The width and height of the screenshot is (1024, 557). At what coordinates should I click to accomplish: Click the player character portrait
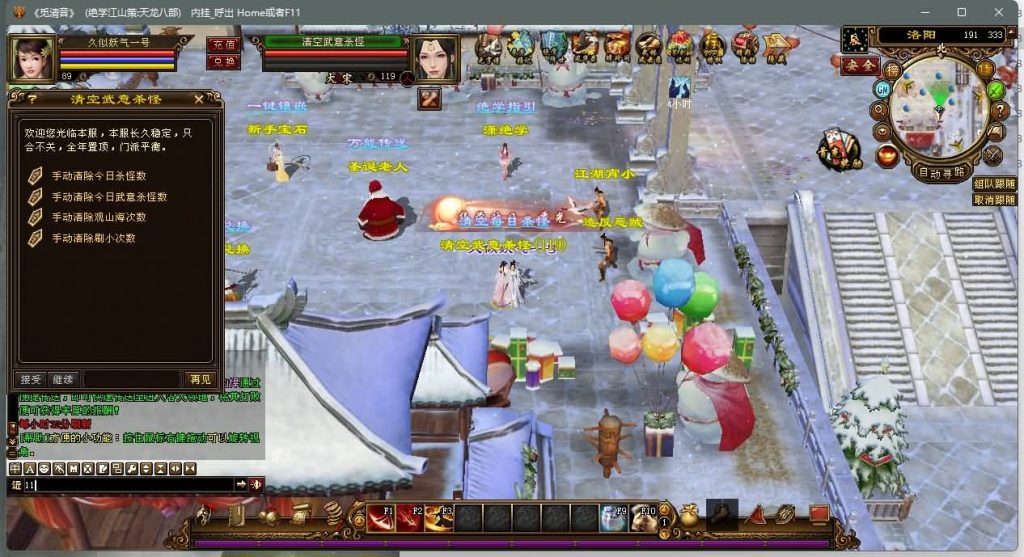click(x=32, y=59)
